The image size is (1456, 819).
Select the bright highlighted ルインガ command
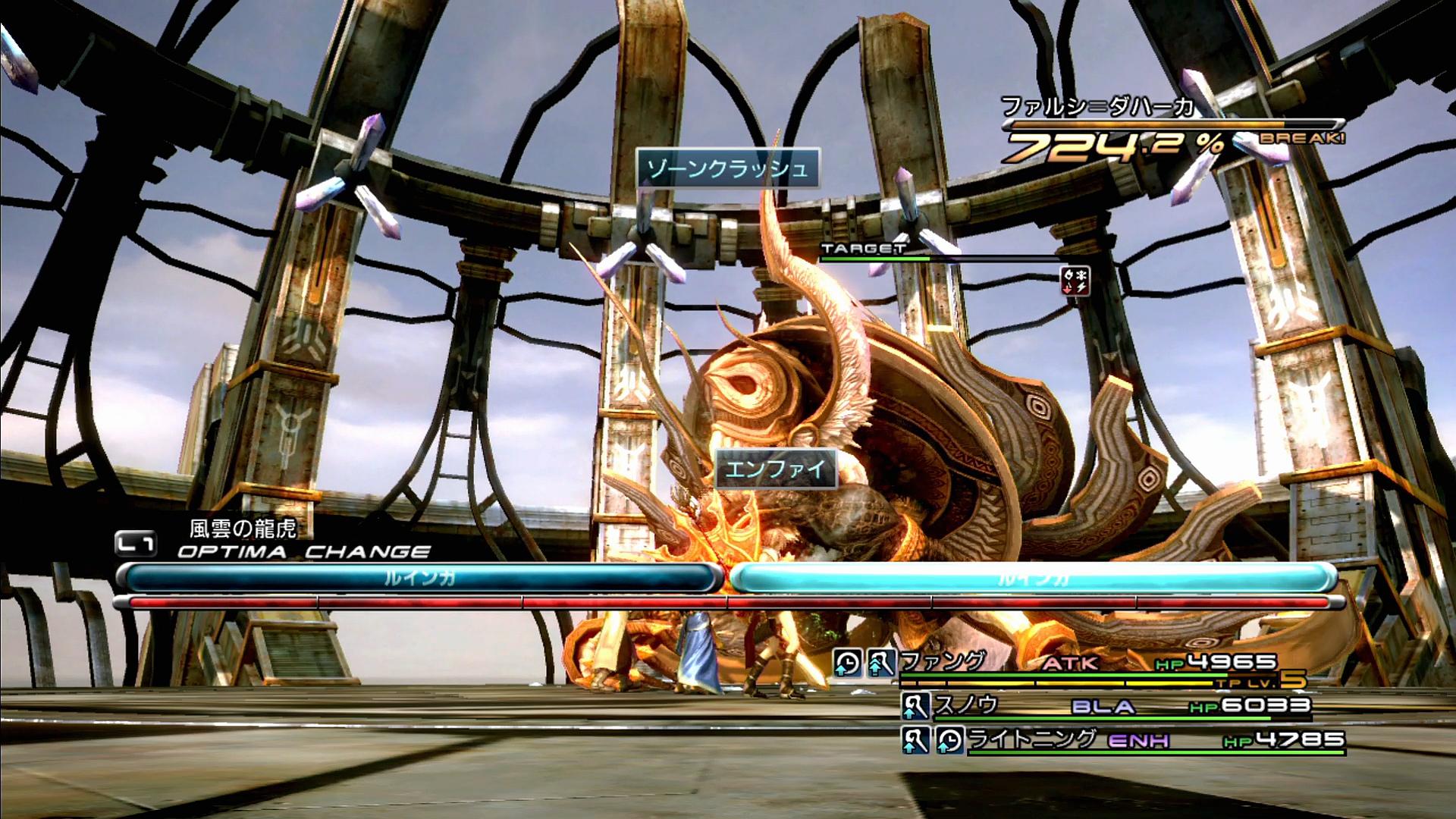tap(1033, 579)
